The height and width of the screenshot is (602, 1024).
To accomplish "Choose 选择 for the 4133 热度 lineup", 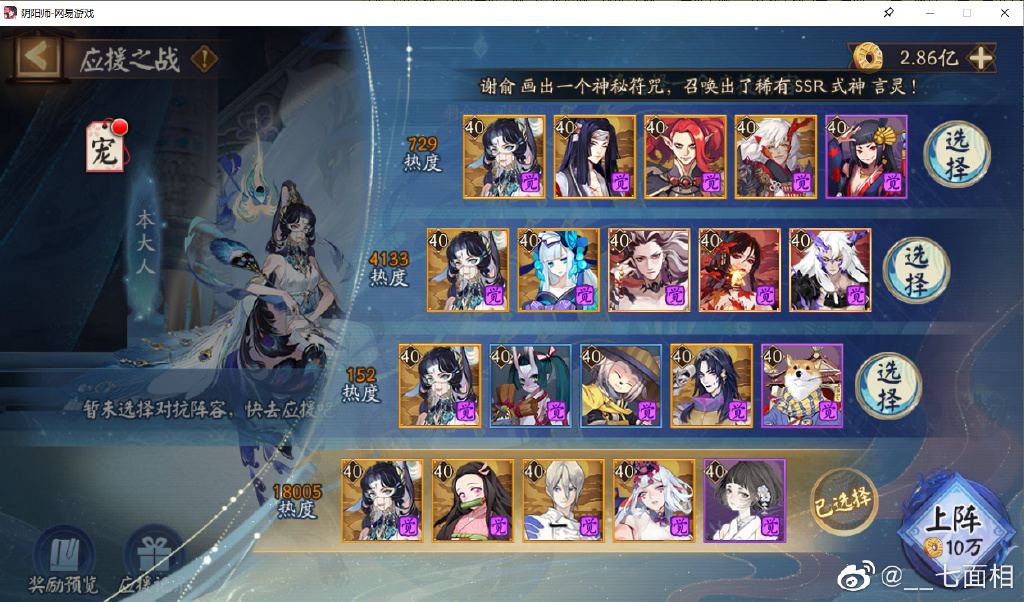I will (x=916, y=269).
